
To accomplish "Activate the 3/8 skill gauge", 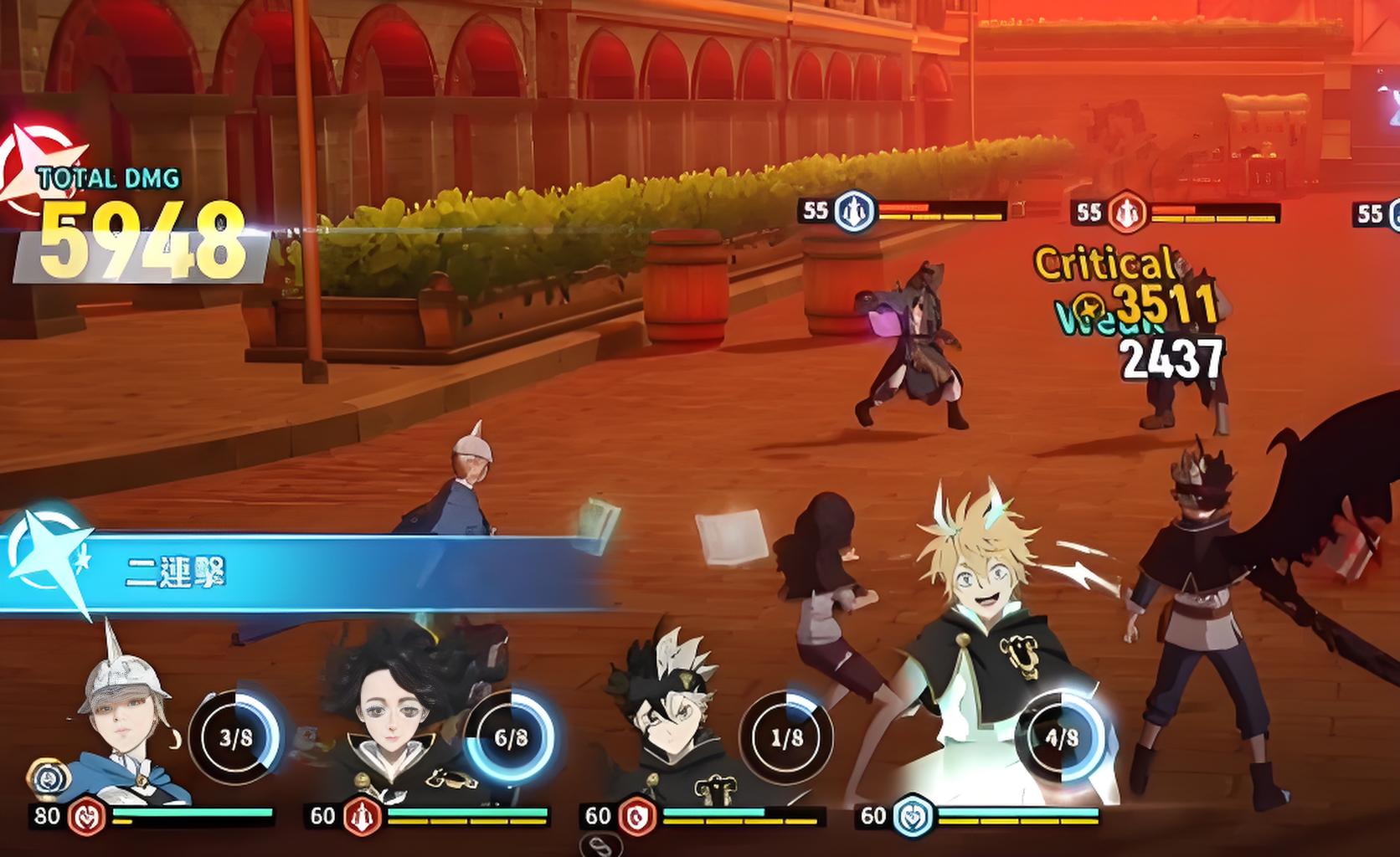I will tap(236, 738).
